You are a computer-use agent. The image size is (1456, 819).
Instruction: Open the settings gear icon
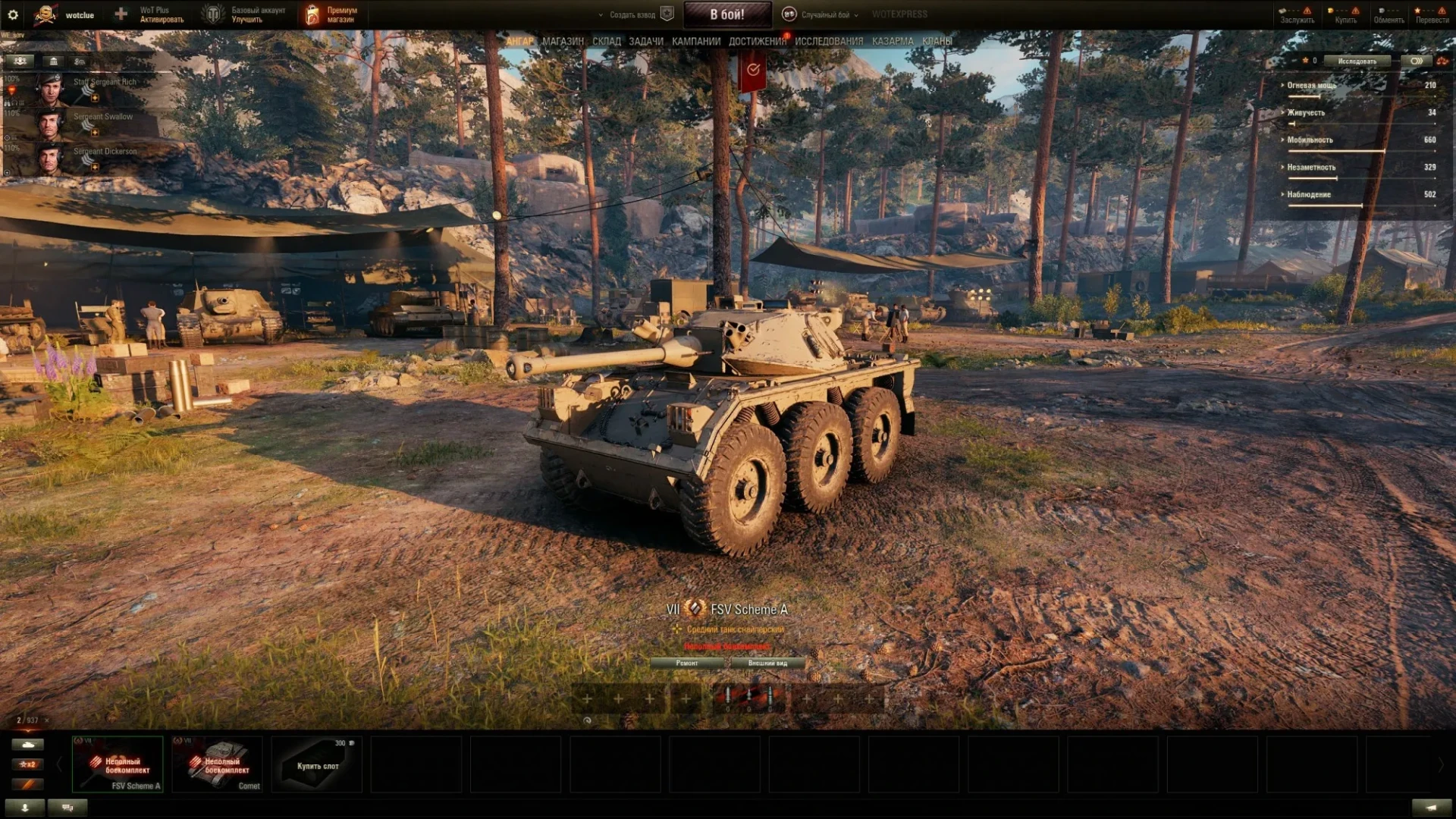(13, 14)
